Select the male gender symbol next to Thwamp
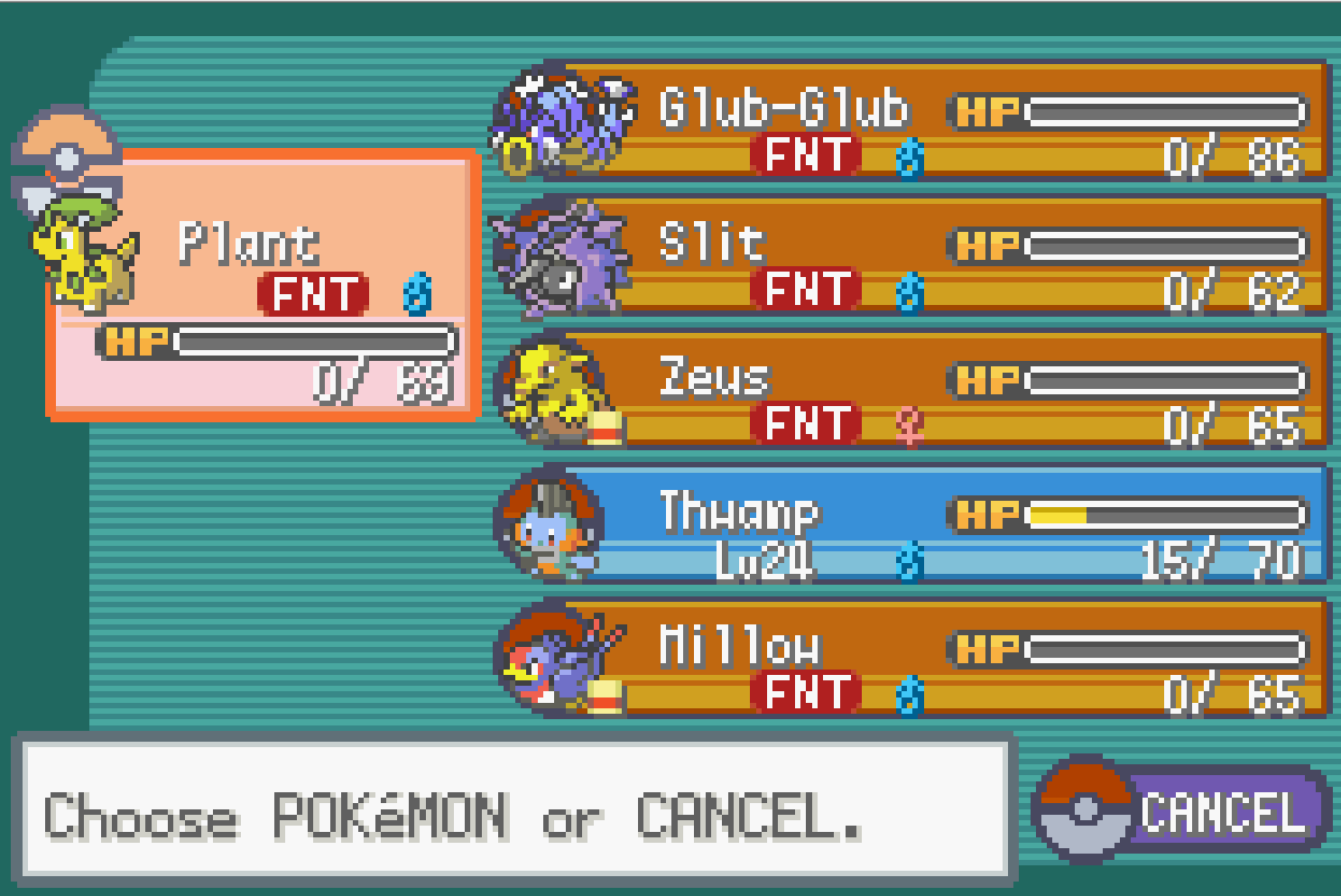The width and height of the screenshot is (1341, 896). point(908,559)
